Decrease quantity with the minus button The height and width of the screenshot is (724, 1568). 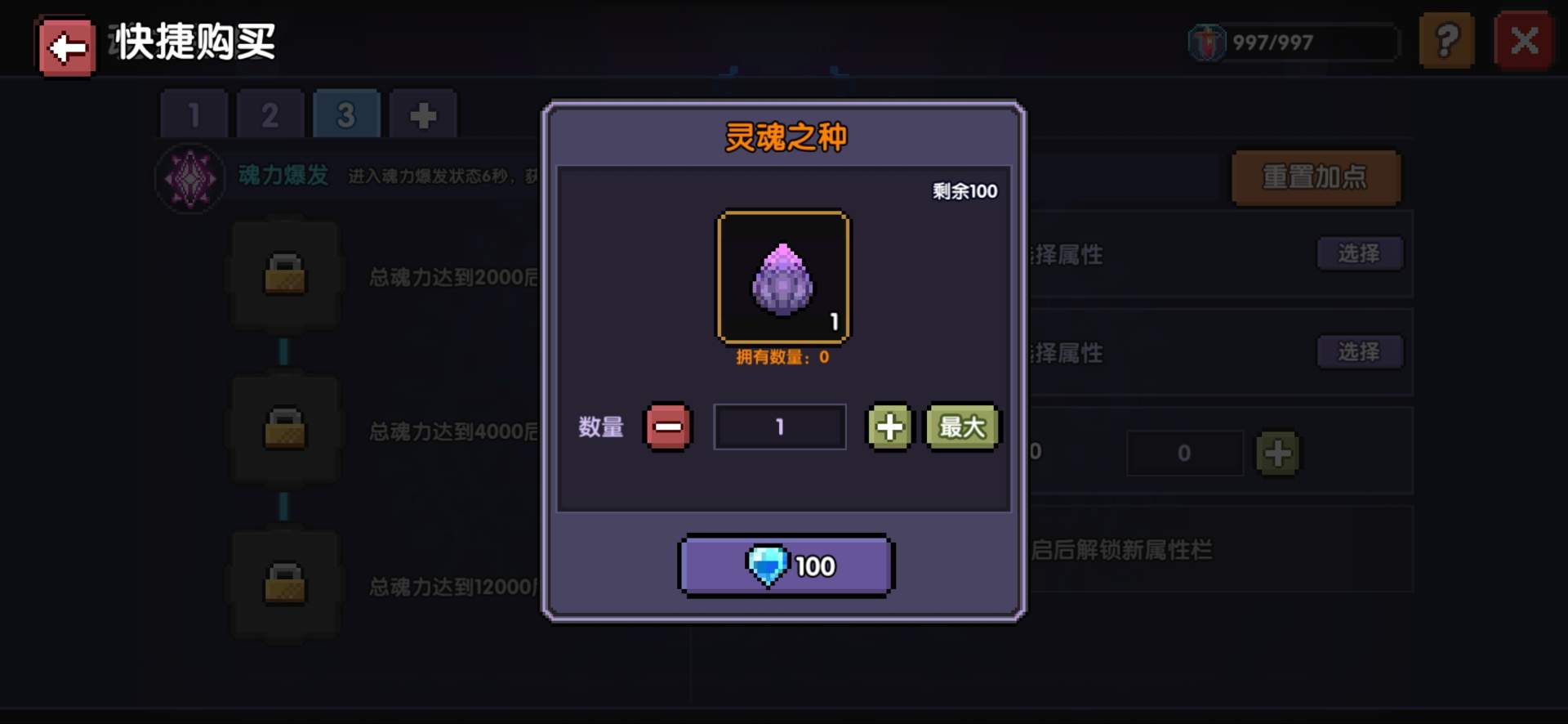[x=667, y=426]
